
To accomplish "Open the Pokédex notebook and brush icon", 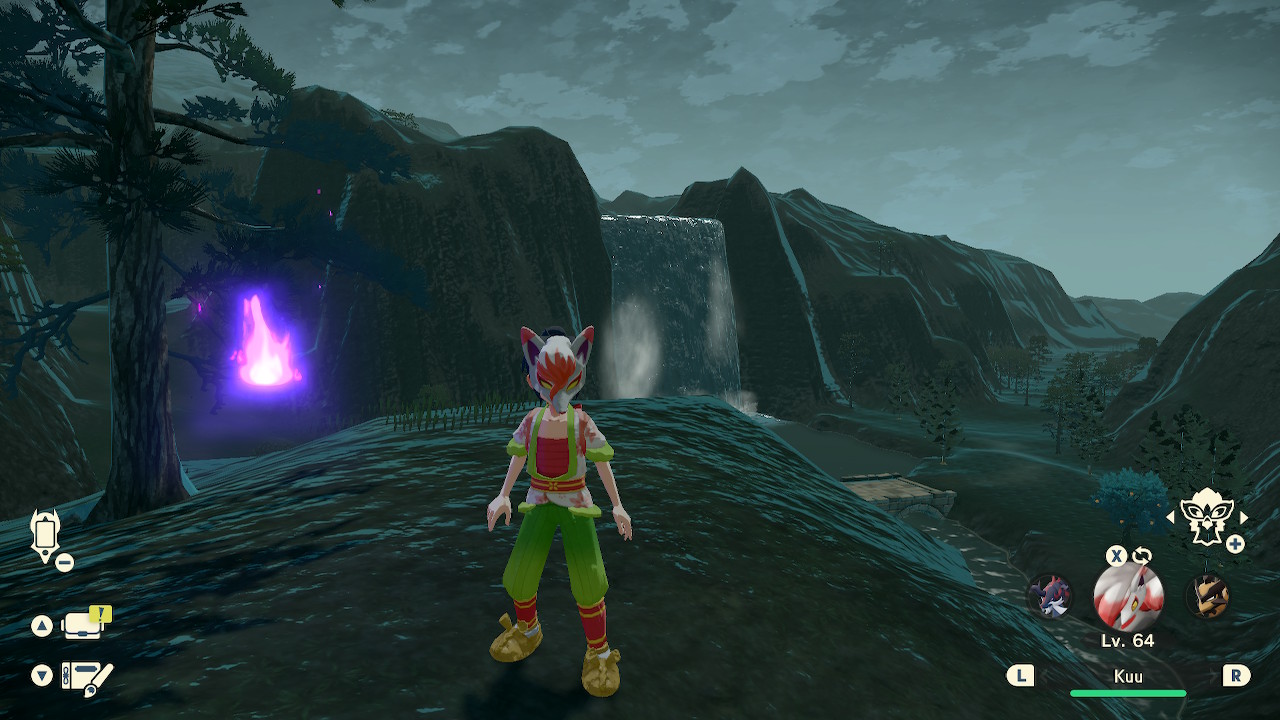I will click(87, 677).
